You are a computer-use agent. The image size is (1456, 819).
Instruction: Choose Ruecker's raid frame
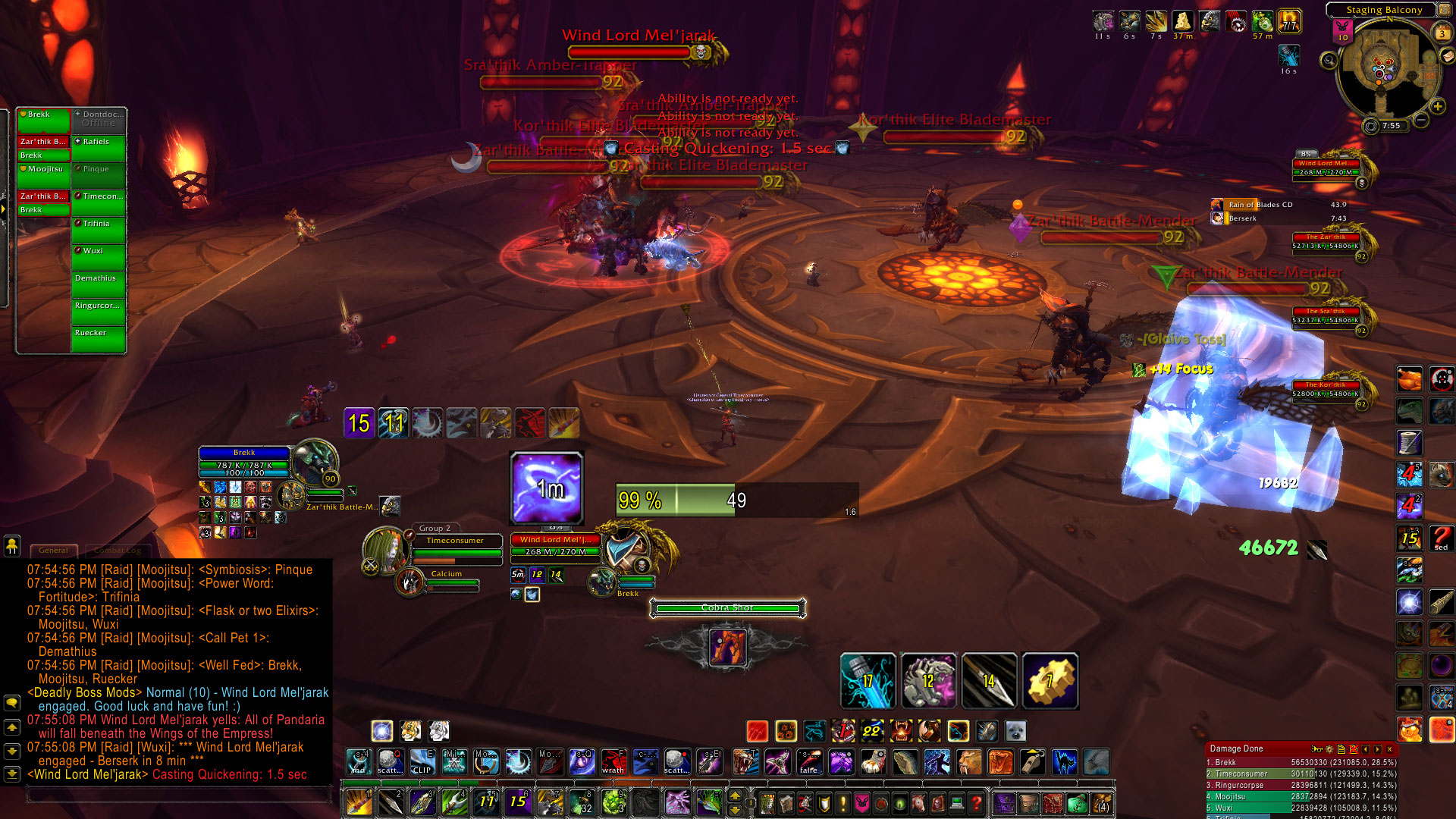(x=99, y=340)
